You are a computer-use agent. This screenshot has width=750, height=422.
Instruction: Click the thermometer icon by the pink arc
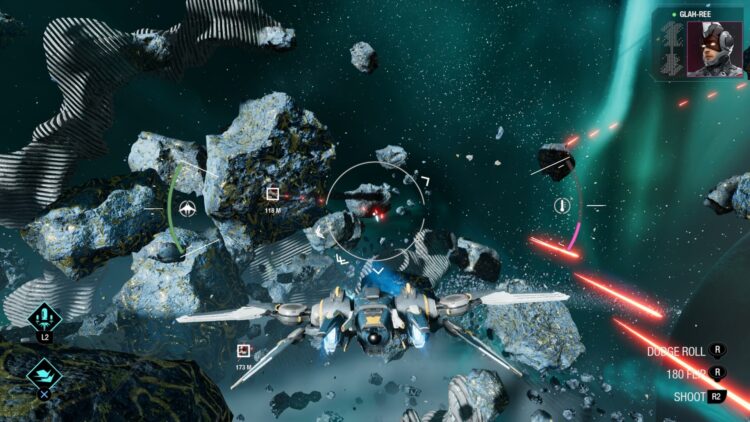(561, 206)
